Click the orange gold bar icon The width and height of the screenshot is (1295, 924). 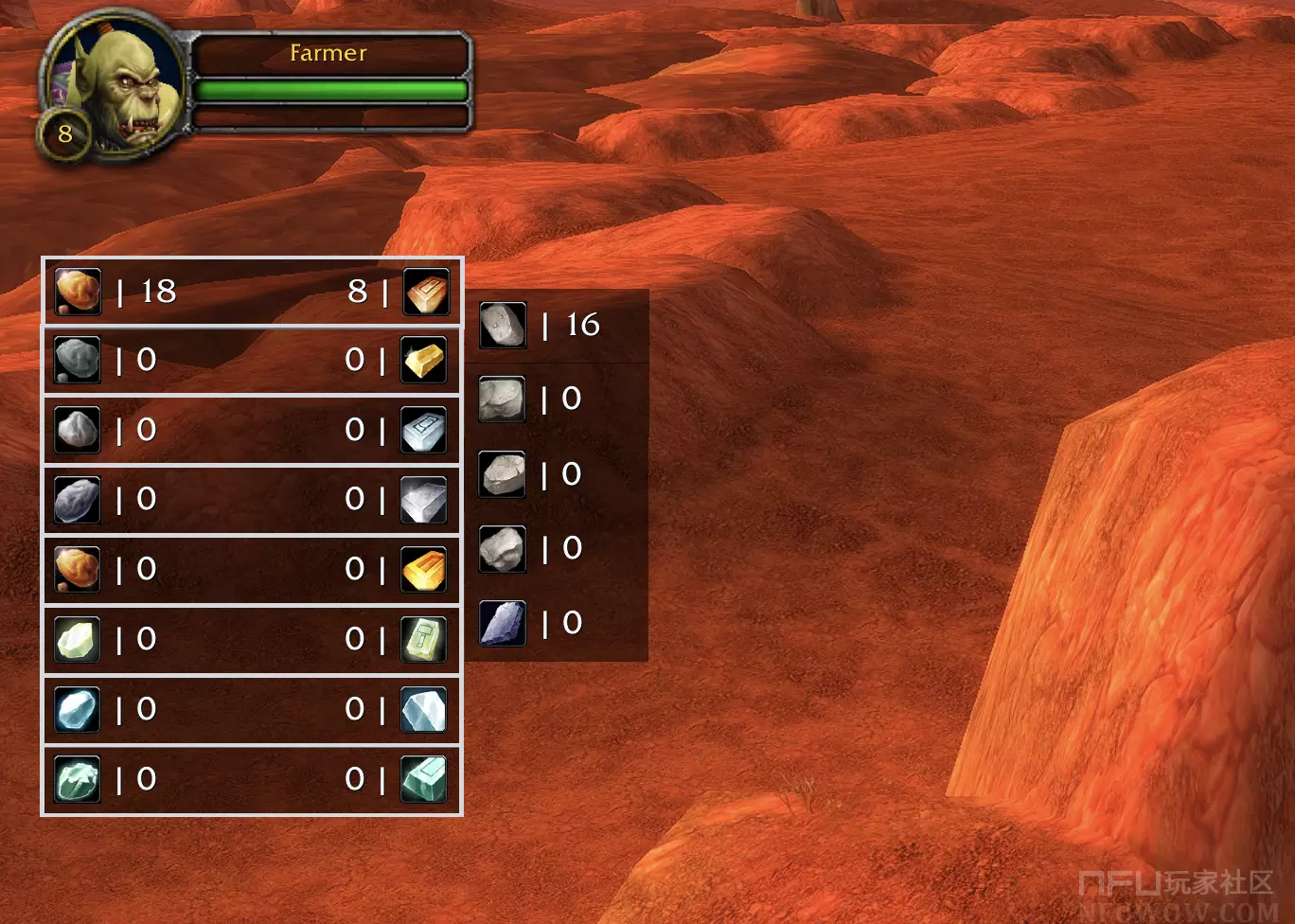point(424,570)
